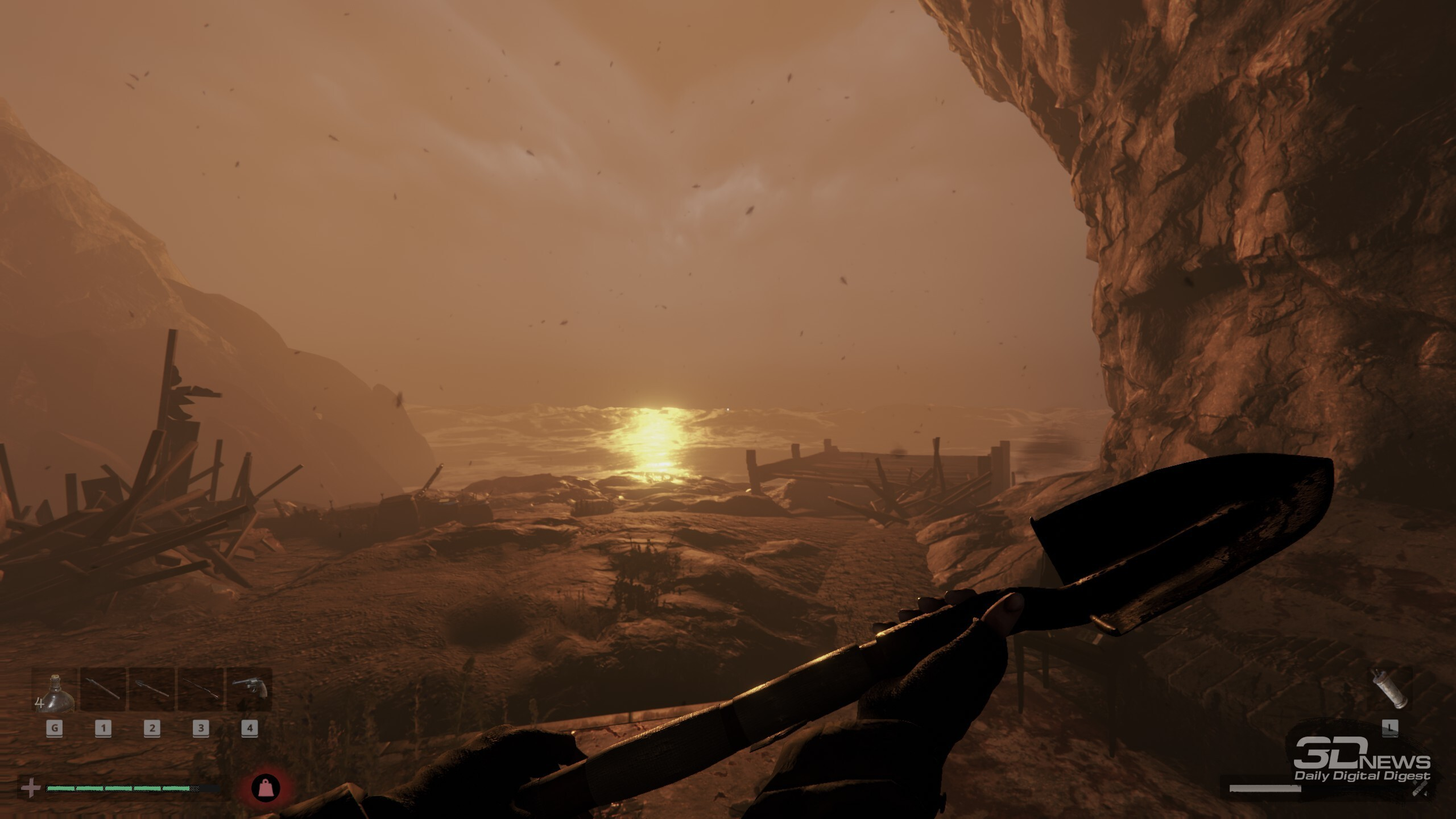Viewport: 1456px width, 819px height.
Task: Select the hotbar slot labeled 1
Action: pos(103,689)
